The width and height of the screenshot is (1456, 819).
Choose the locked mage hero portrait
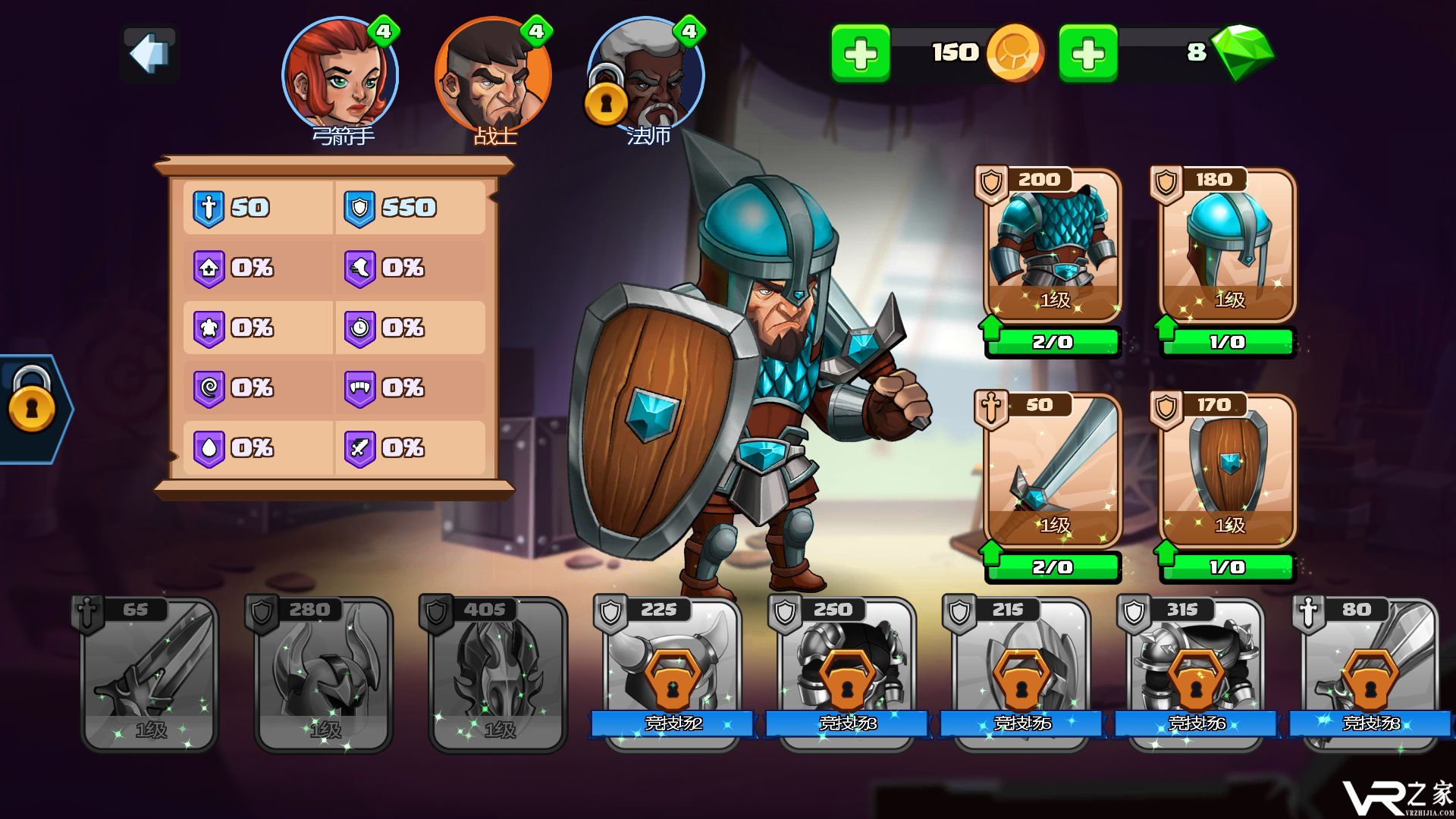(x=647, y=76)
